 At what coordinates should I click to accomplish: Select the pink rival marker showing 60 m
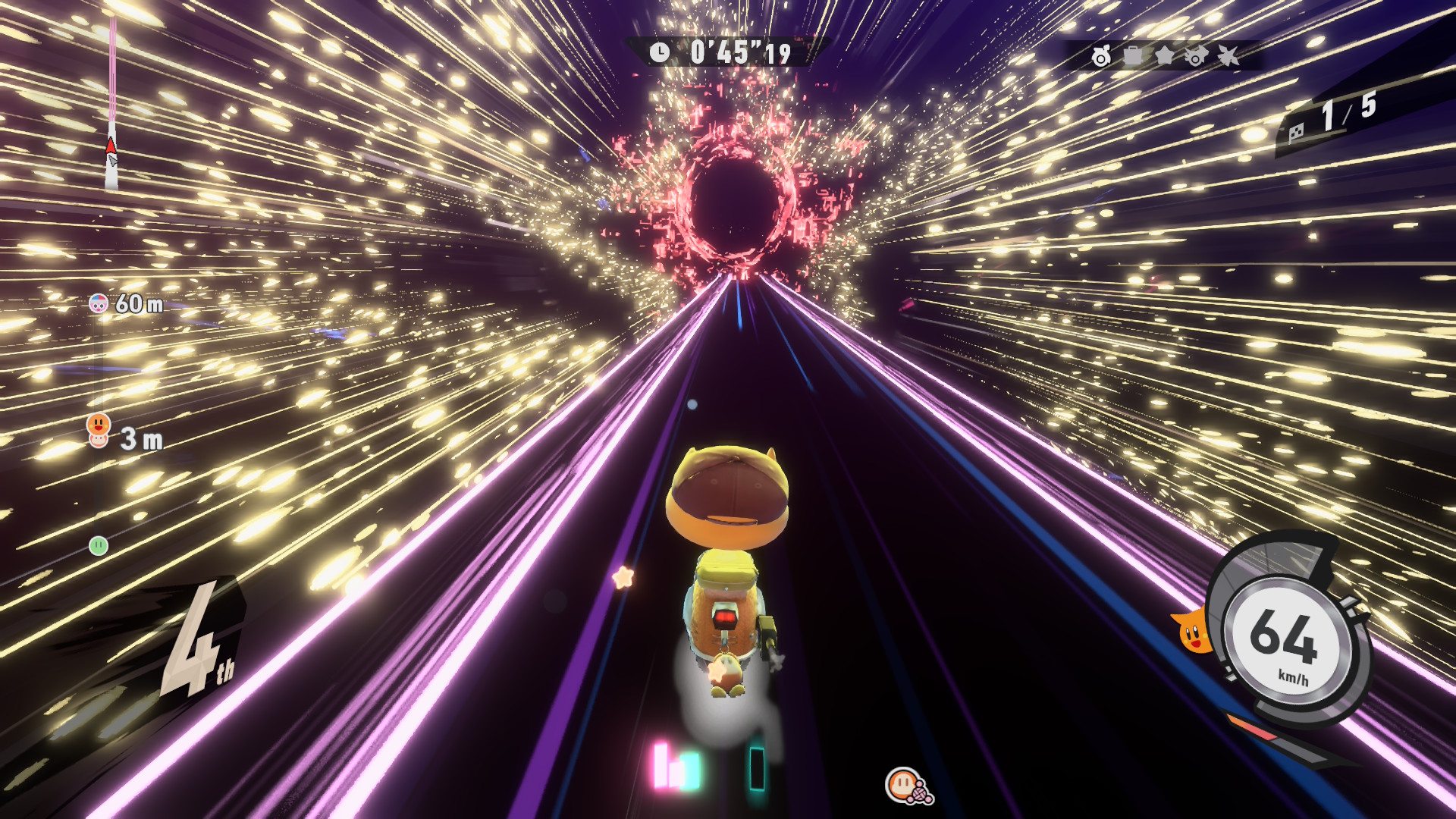click(99, 304)
